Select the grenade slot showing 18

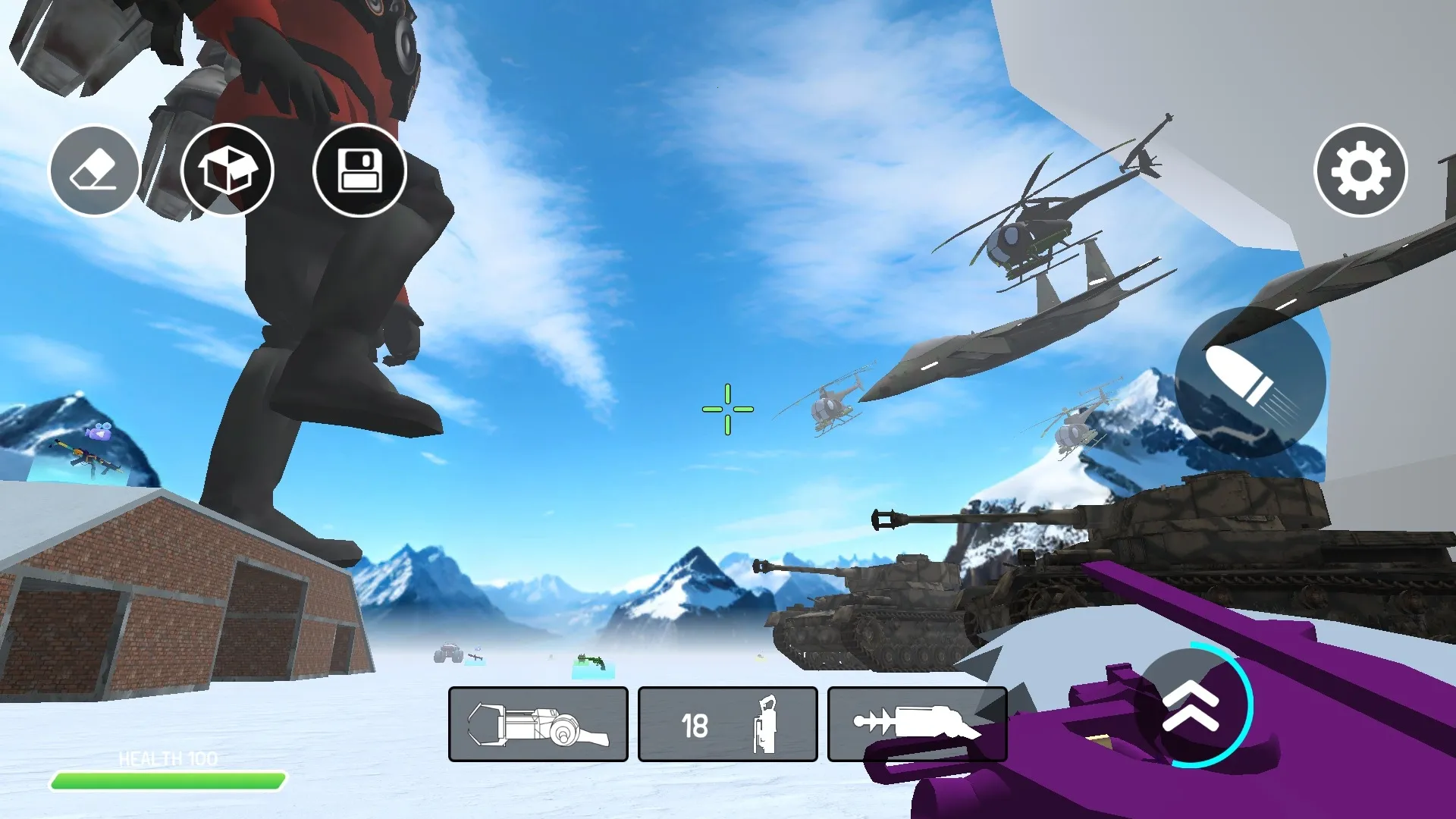pos(727,723)
